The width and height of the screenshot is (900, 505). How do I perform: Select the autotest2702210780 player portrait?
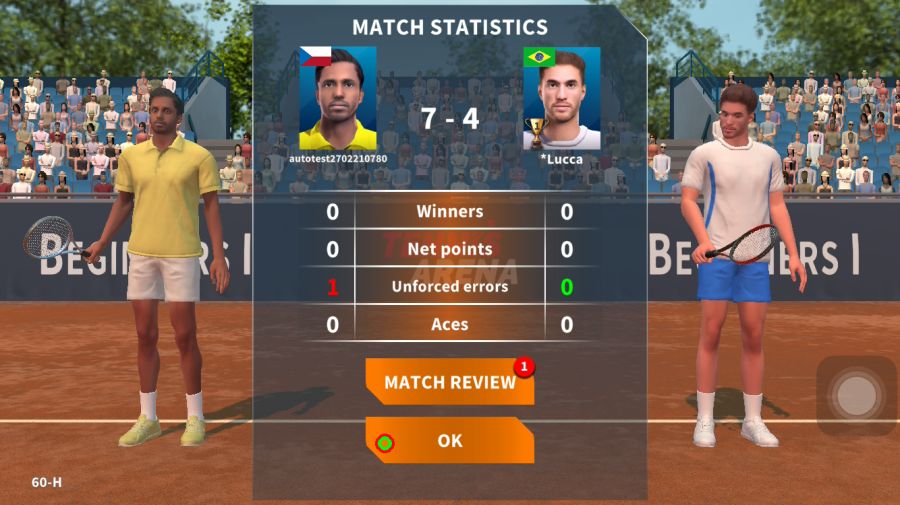pos(338,98)
